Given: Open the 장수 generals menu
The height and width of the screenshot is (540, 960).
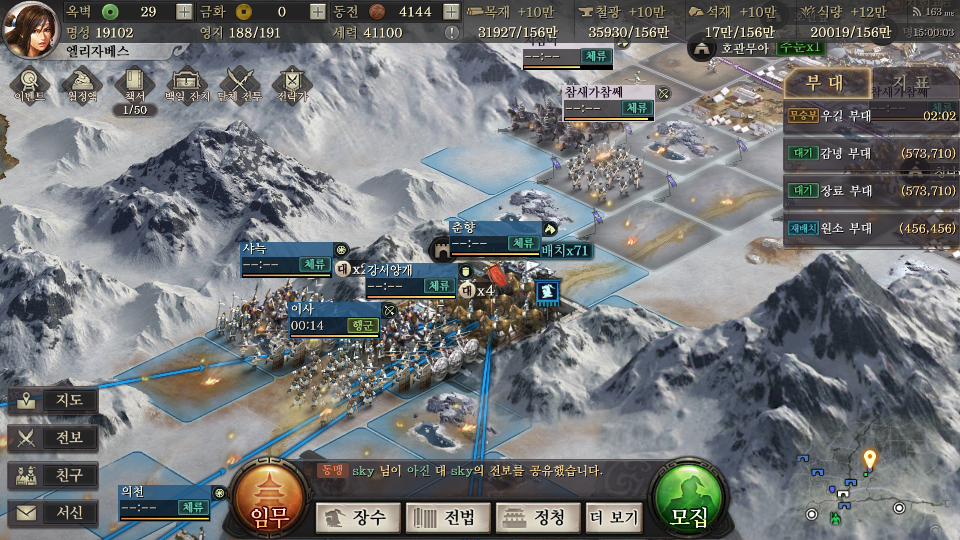Looking at the screenshot, I should (x=358, y=517).
